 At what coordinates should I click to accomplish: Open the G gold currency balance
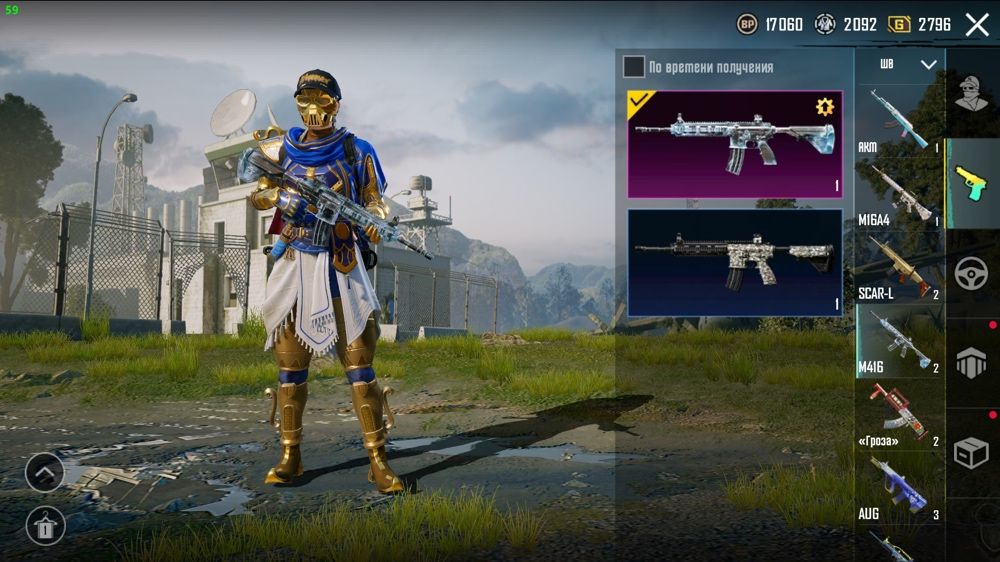(920, 25)
